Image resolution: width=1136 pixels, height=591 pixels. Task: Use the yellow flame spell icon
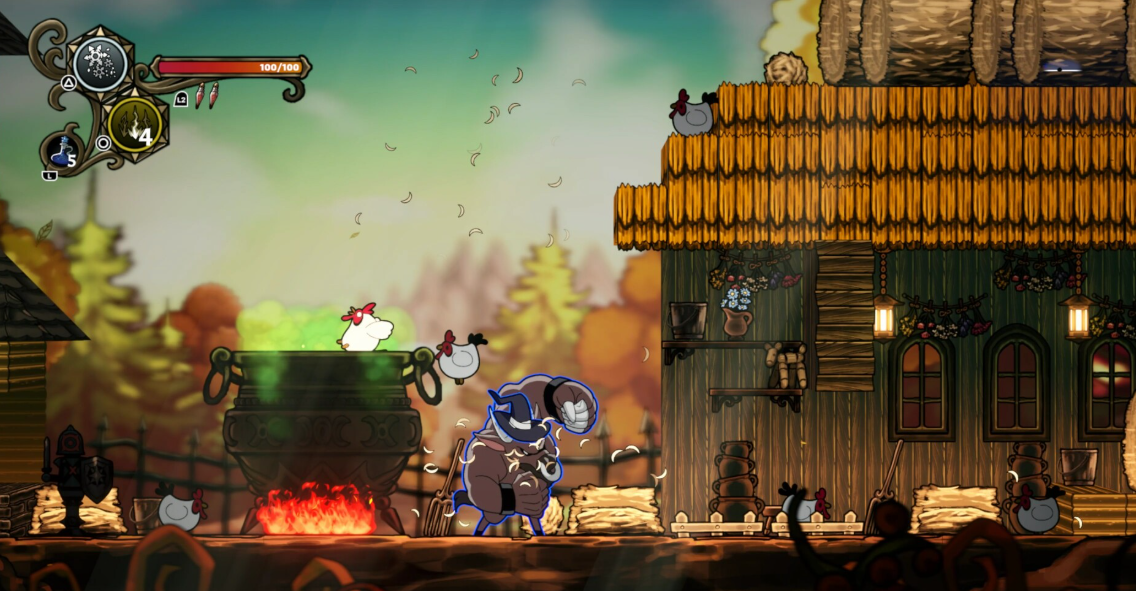click(135, 124)
